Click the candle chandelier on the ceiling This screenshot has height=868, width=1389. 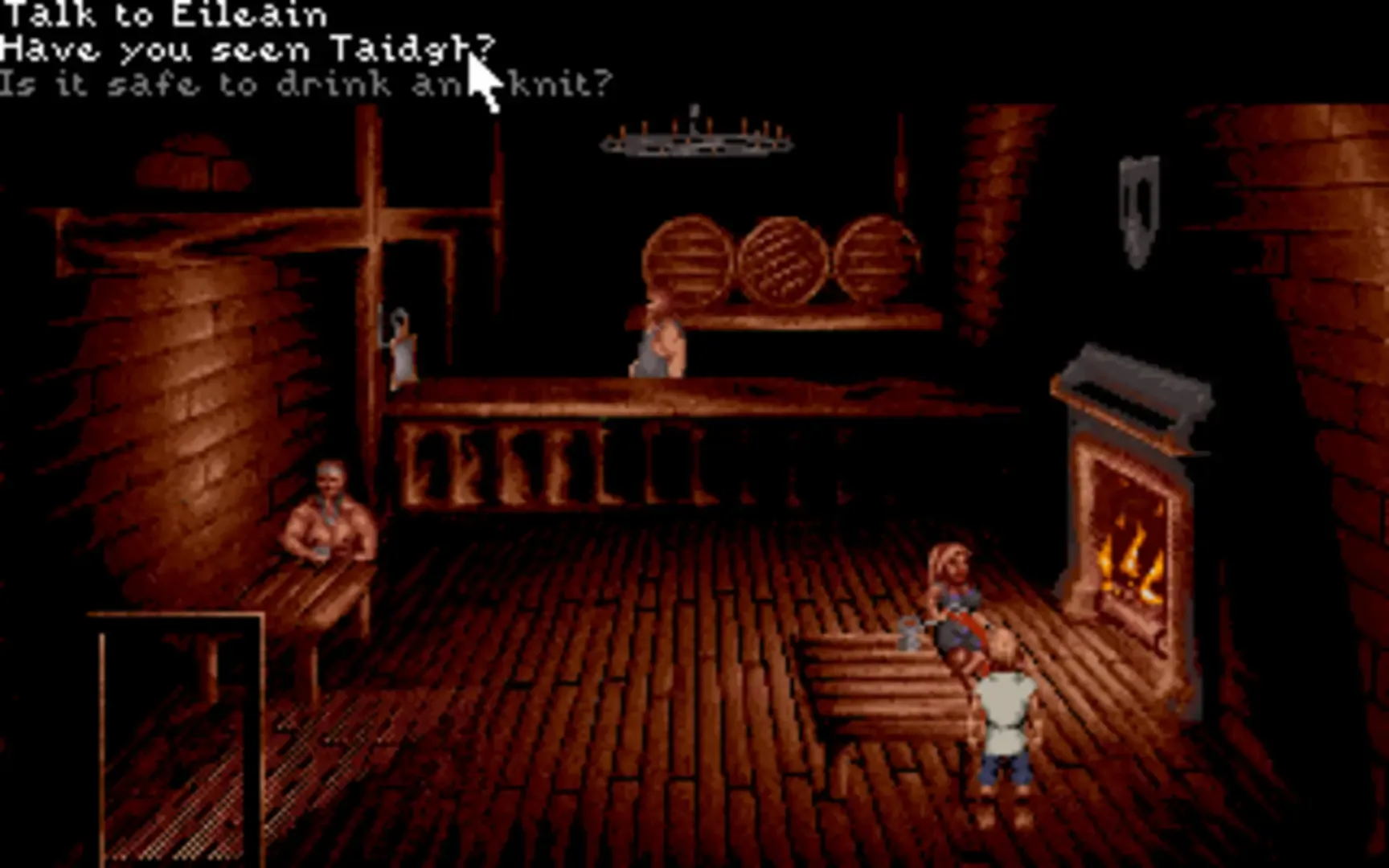[x=695, y=141]
